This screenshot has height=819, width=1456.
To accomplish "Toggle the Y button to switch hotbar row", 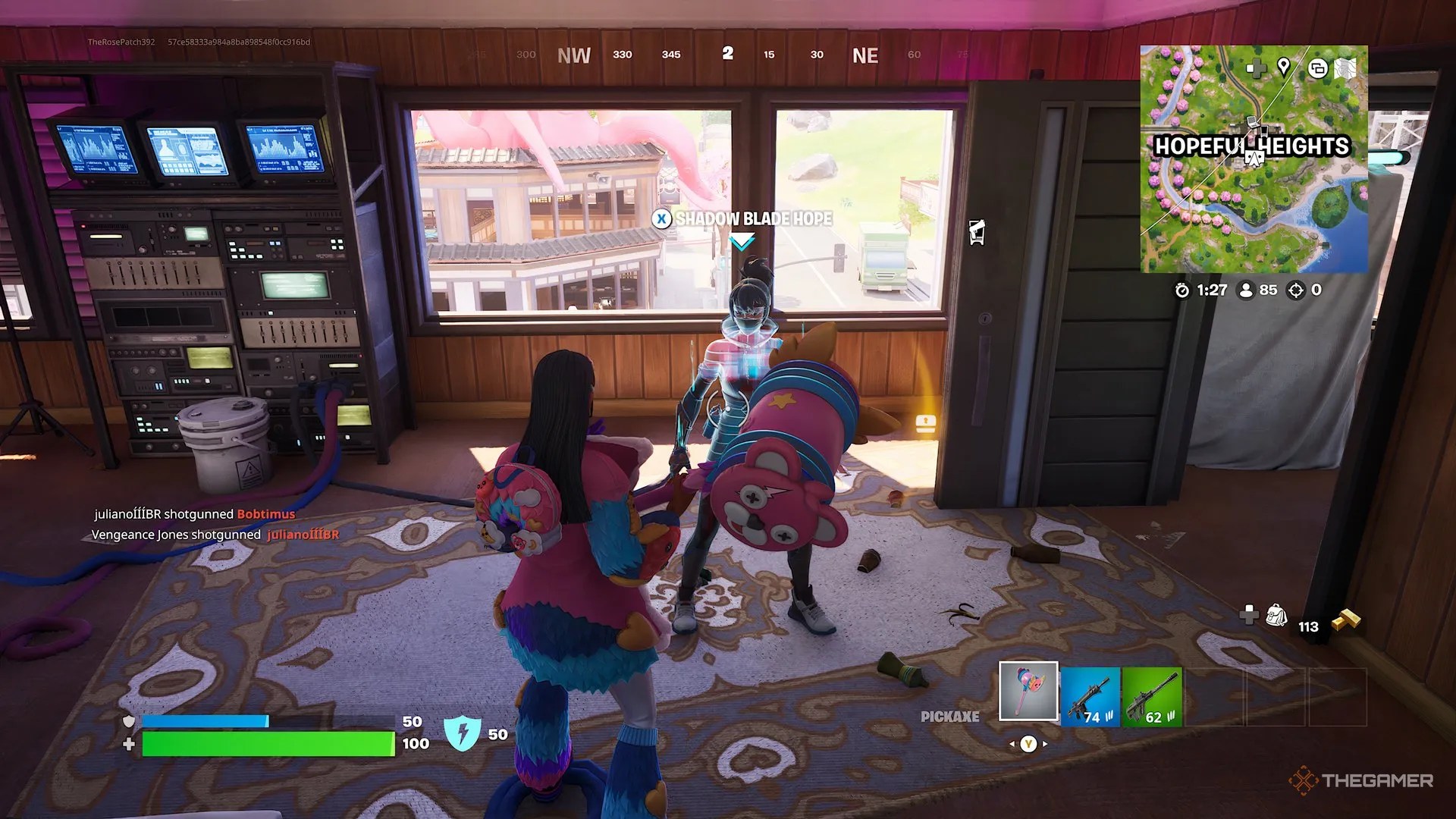I will click(x=1029, y=744).
